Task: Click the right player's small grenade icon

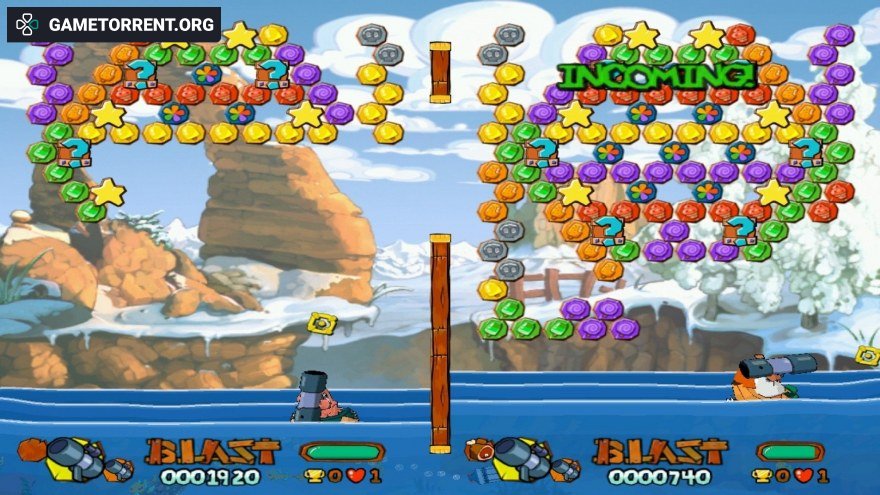Action: pyautogui.click(x=565, y=468)
